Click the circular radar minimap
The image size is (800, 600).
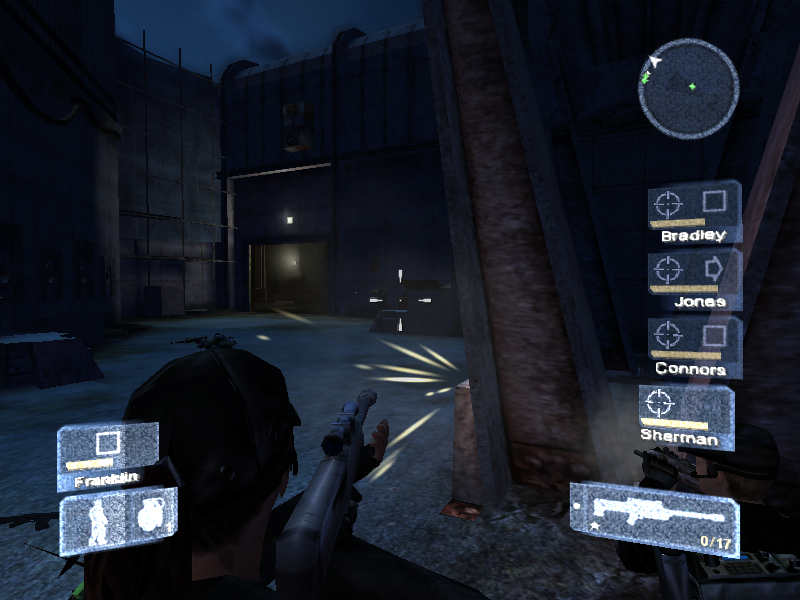coord(688,88)
